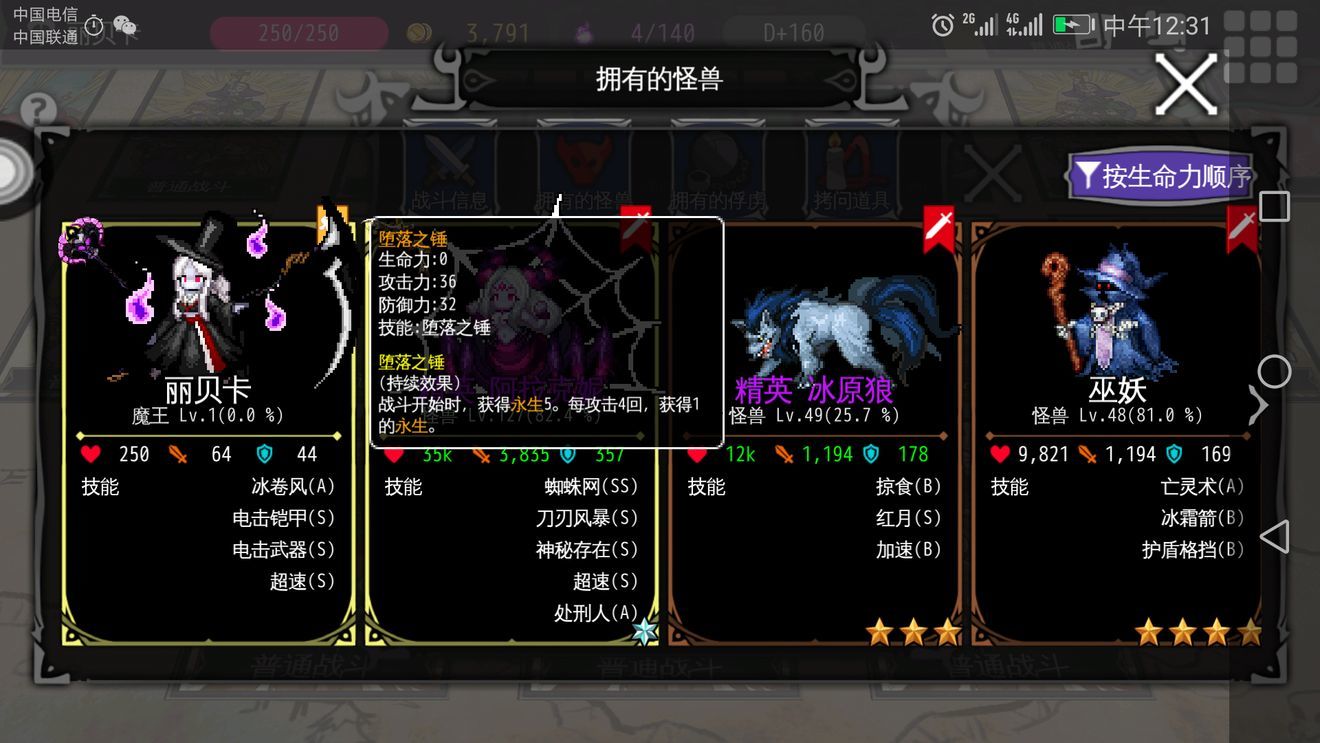
Task: Tap the filter funnel icon on sort button
Action: (1088, 175)
